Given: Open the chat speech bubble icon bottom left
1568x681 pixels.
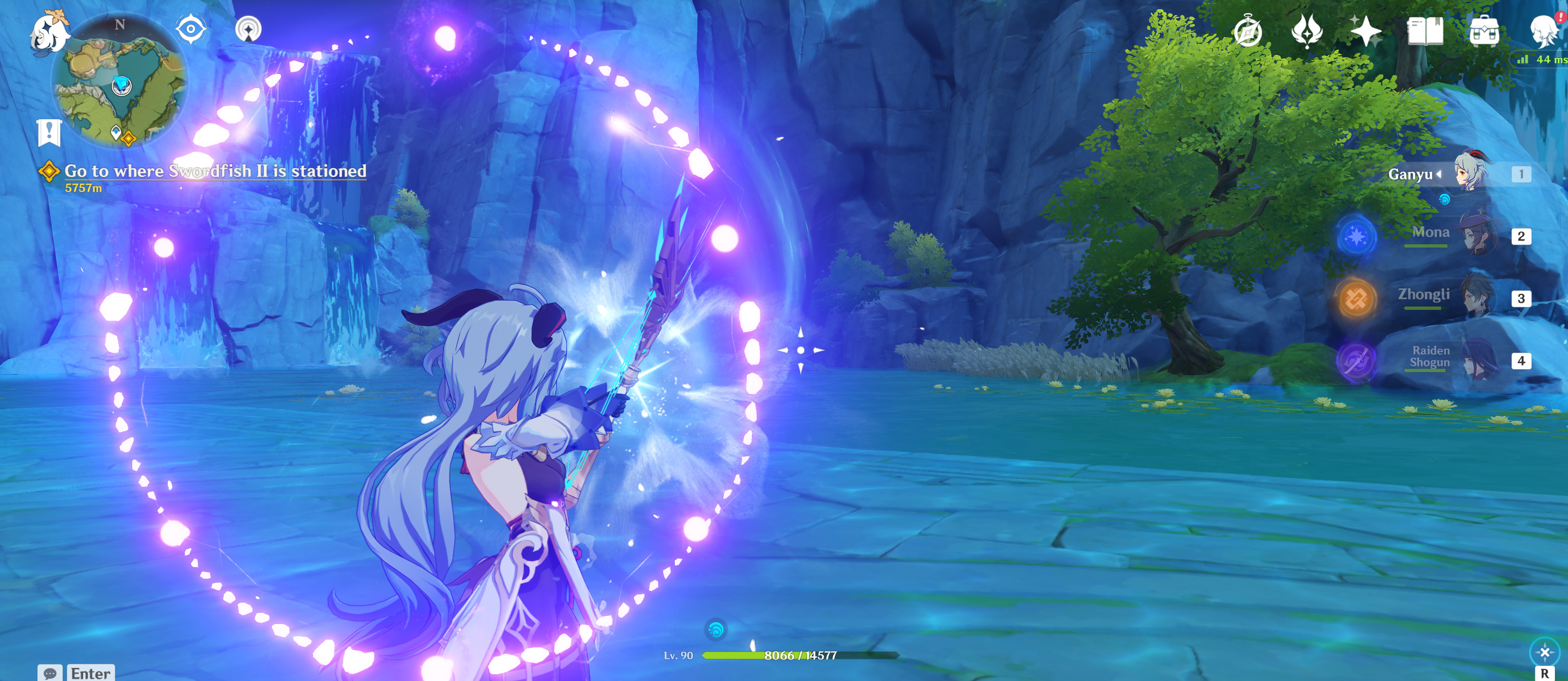Looking at the screenshot, I should 52,673.
